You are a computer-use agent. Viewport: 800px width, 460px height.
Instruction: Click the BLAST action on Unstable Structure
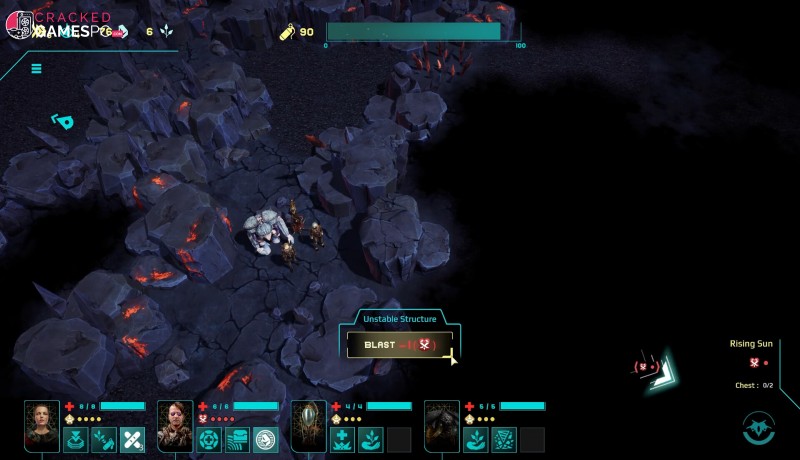point(400,344)
